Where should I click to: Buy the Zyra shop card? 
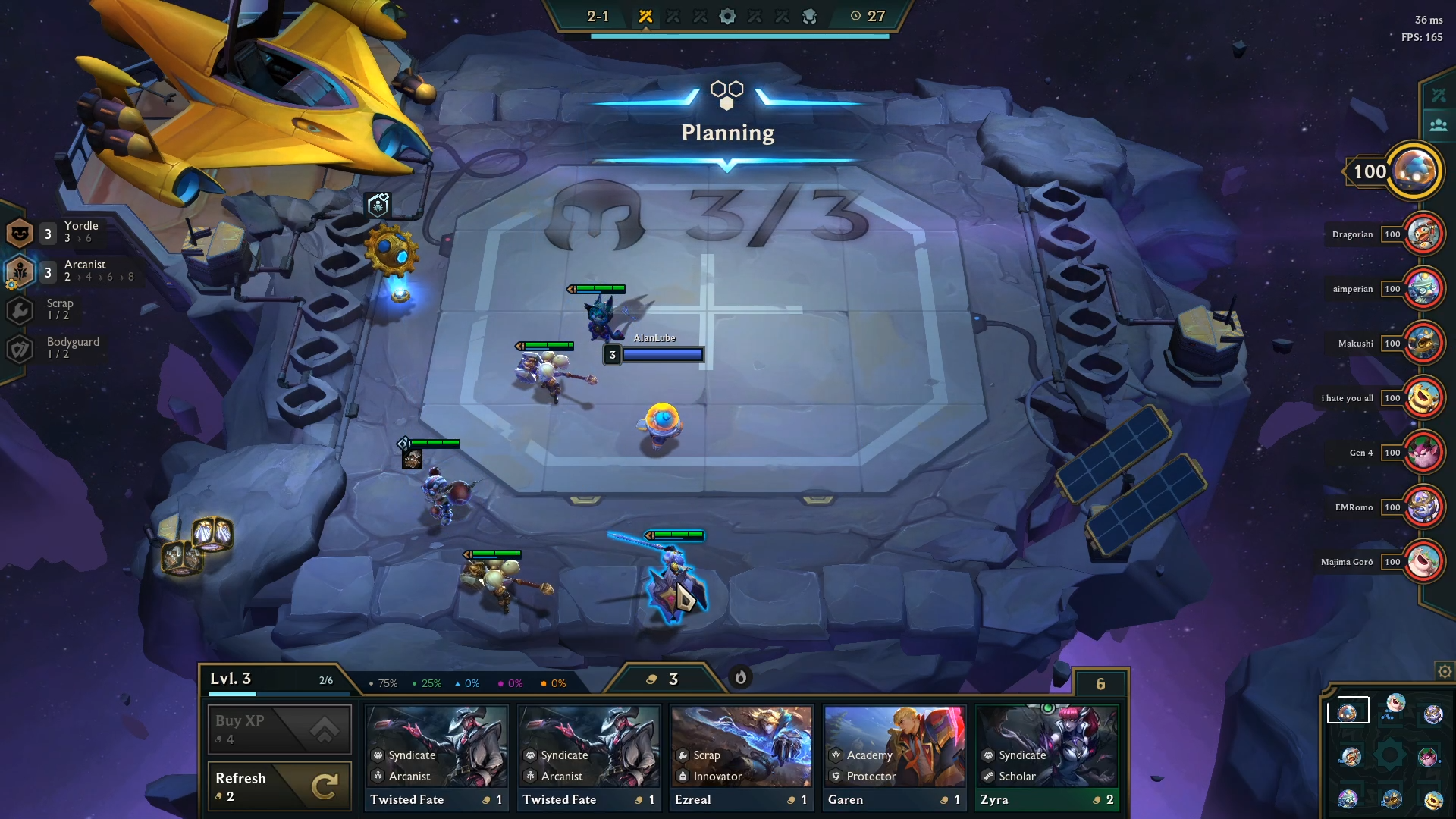pyautogui.click(x=1046, y=758)
